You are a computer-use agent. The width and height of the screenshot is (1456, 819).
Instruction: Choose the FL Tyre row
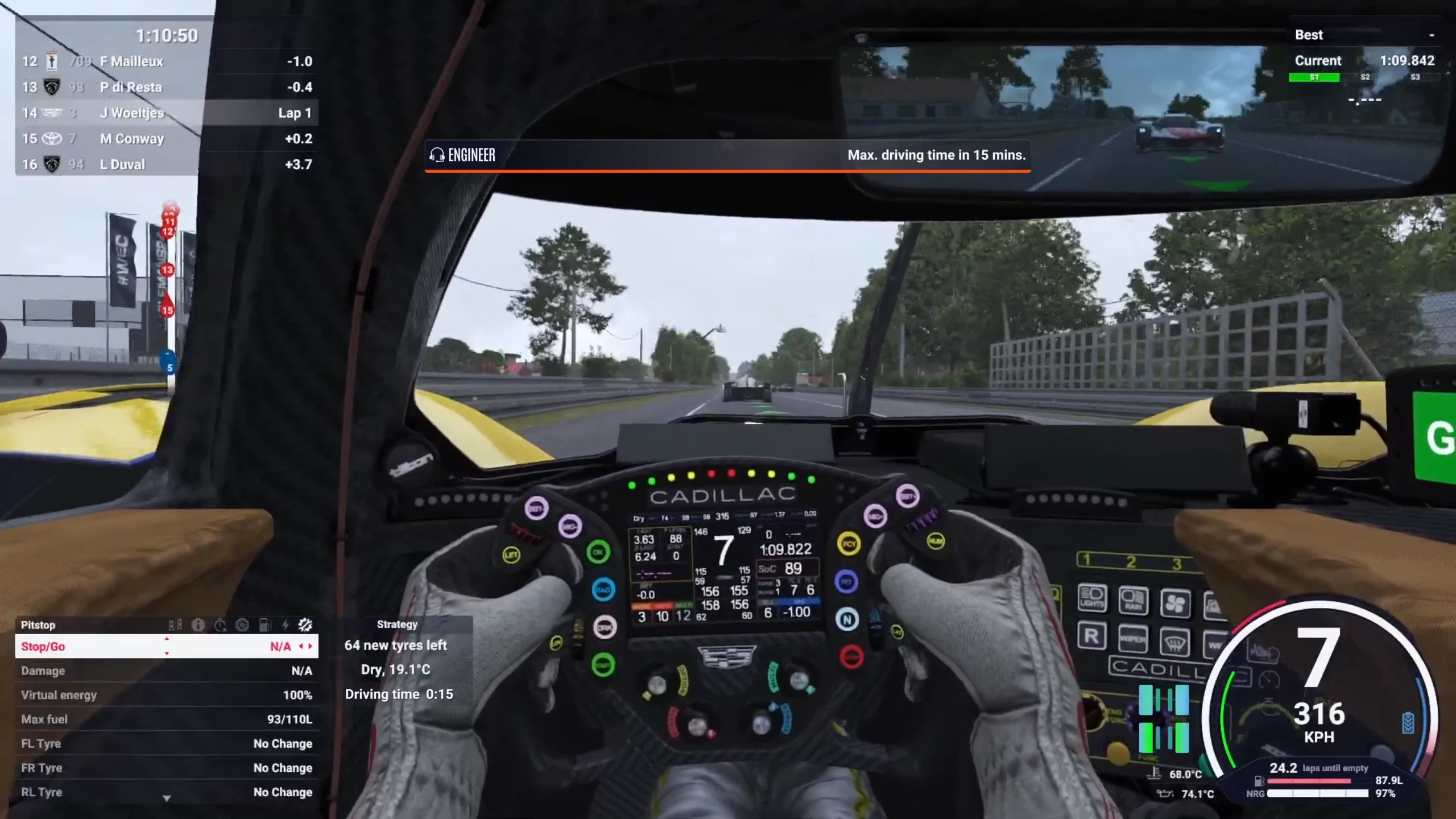point(165,744)
